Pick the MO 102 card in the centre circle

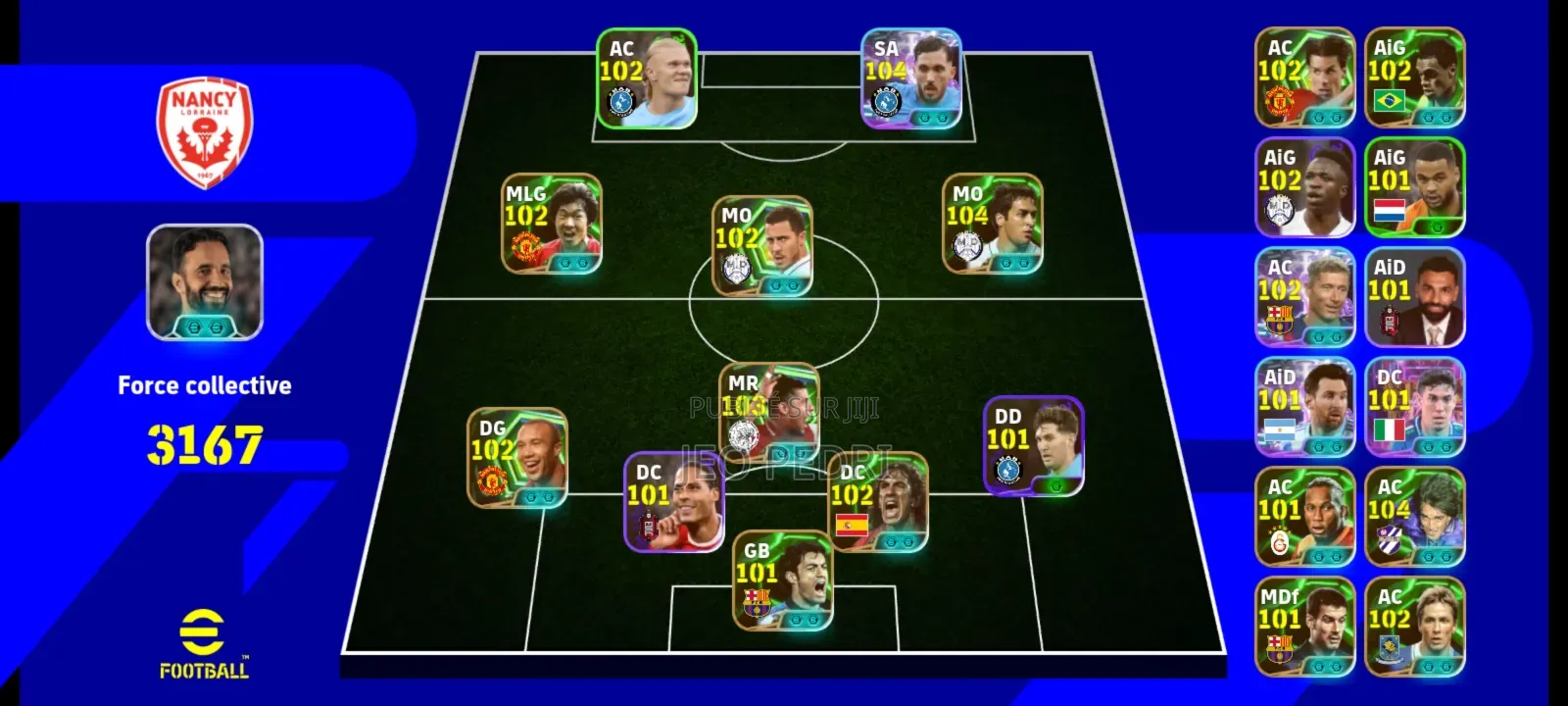click(x=762, y=245)
